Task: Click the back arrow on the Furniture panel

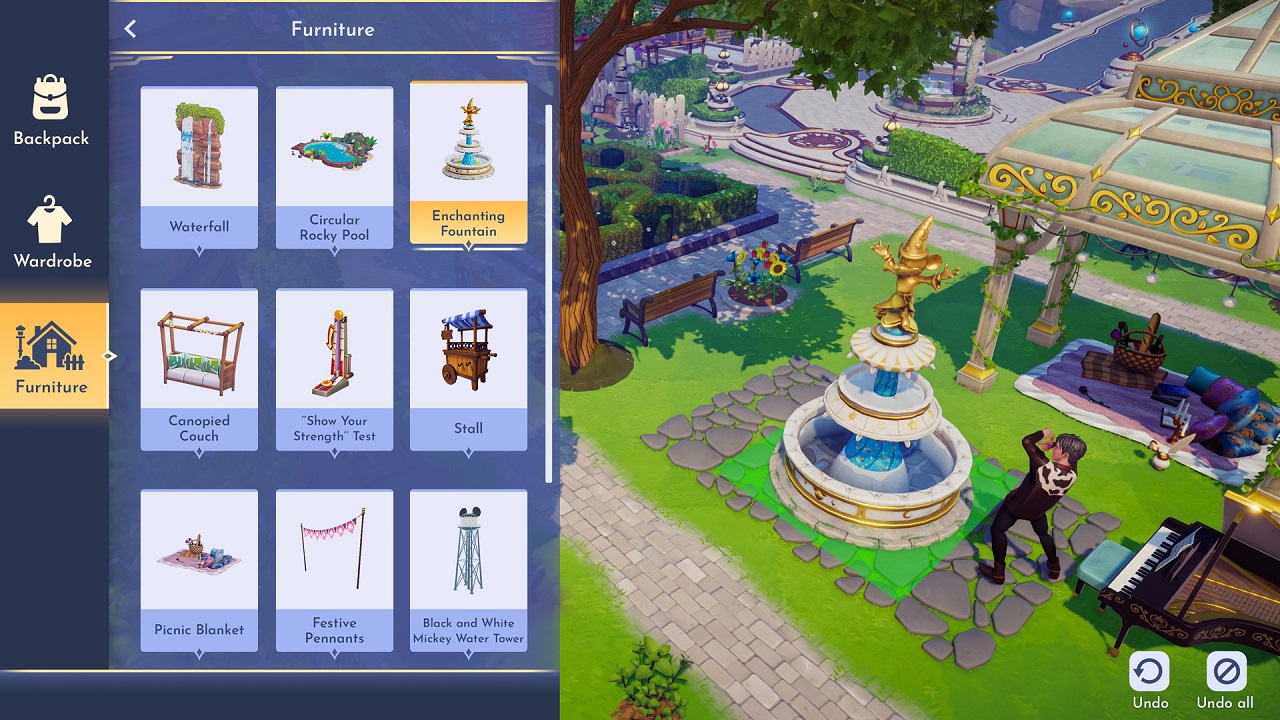Action: [129, 29]
